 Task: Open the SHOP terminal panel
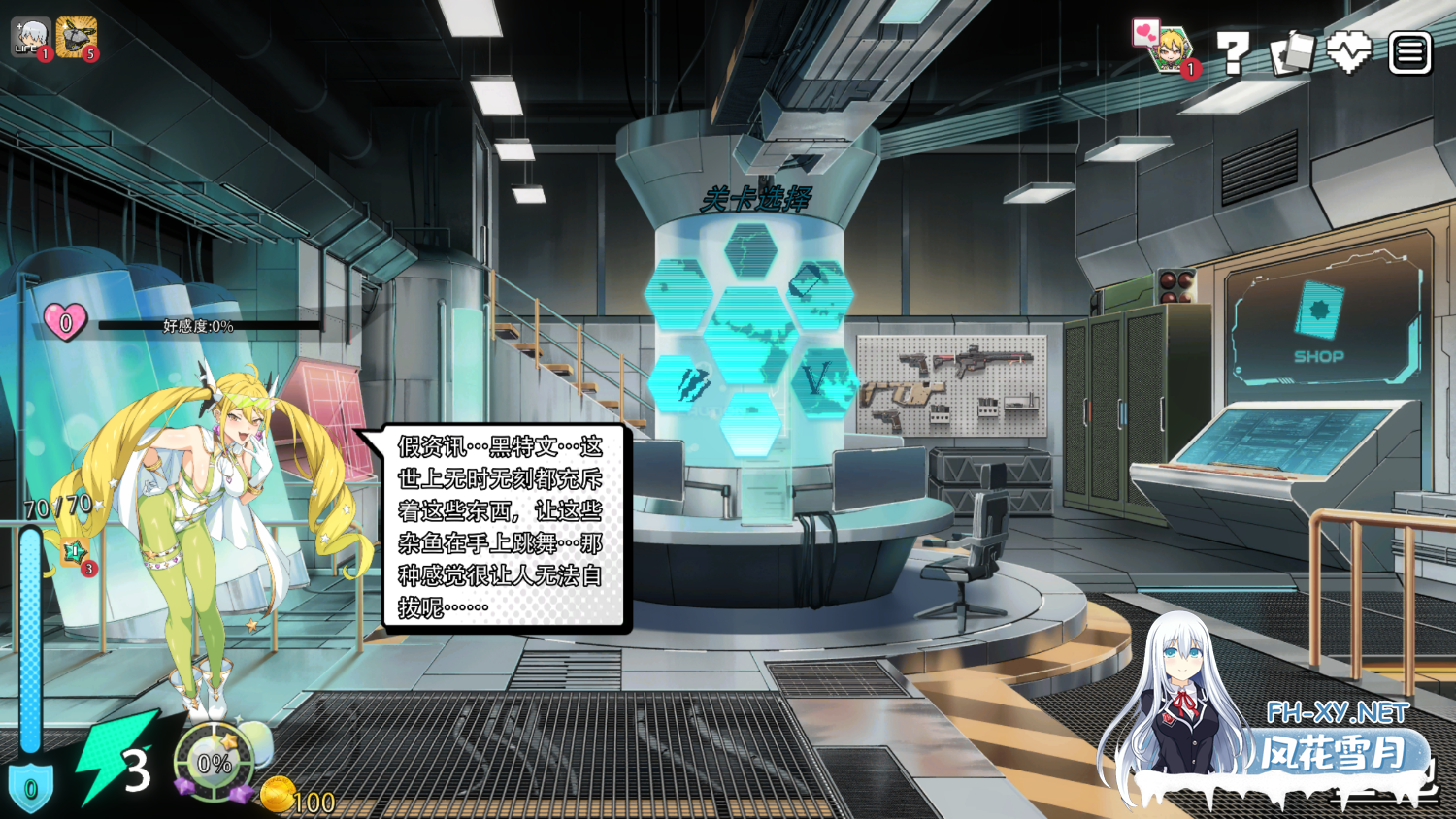(x=1320, y=320)
